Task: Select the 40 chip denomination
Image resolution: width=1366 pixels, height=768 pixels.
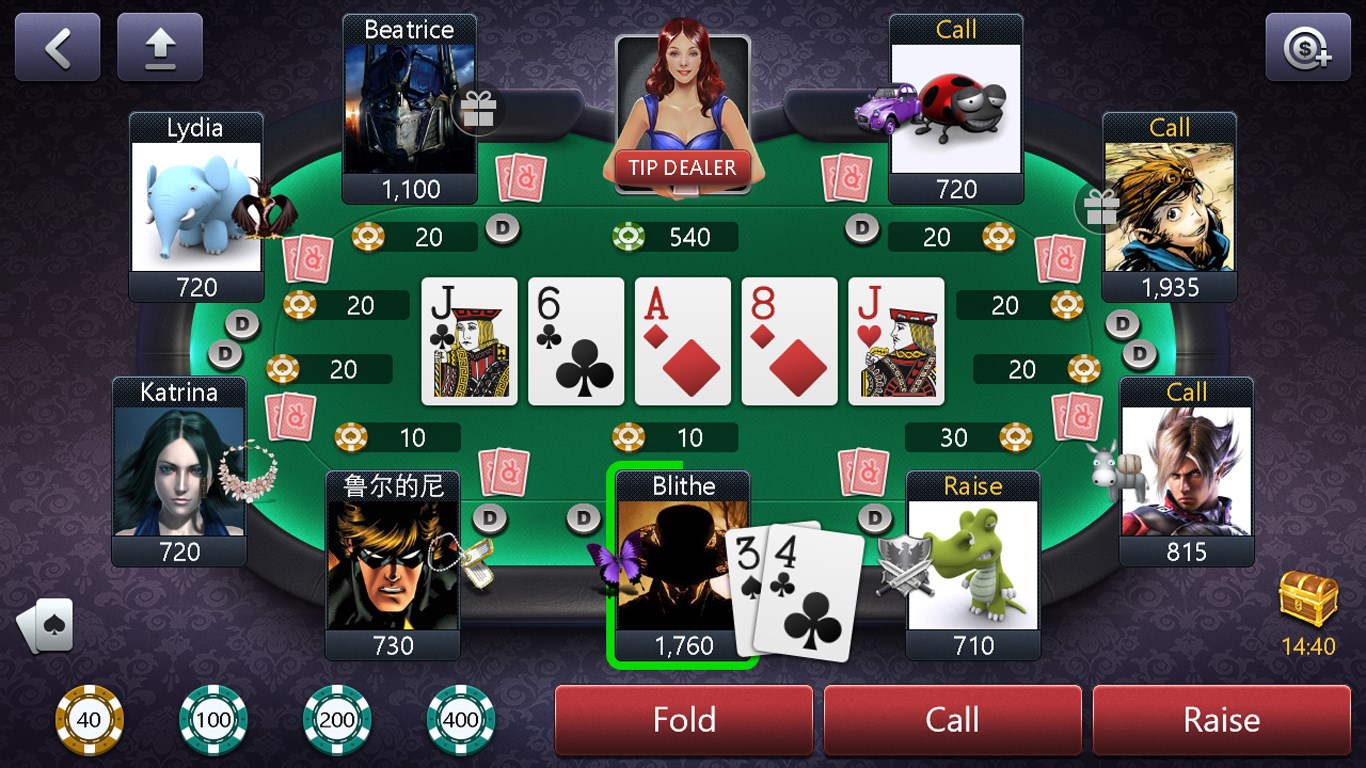Action: [88, 718]
